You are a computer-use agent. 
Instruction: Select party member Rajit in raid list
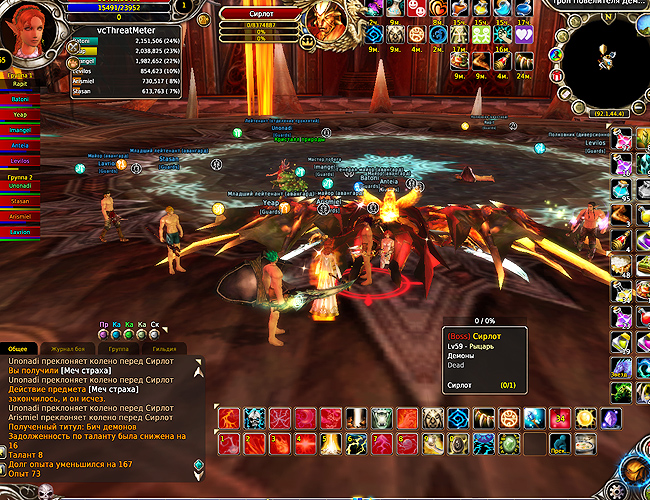(x=20, y=84)
